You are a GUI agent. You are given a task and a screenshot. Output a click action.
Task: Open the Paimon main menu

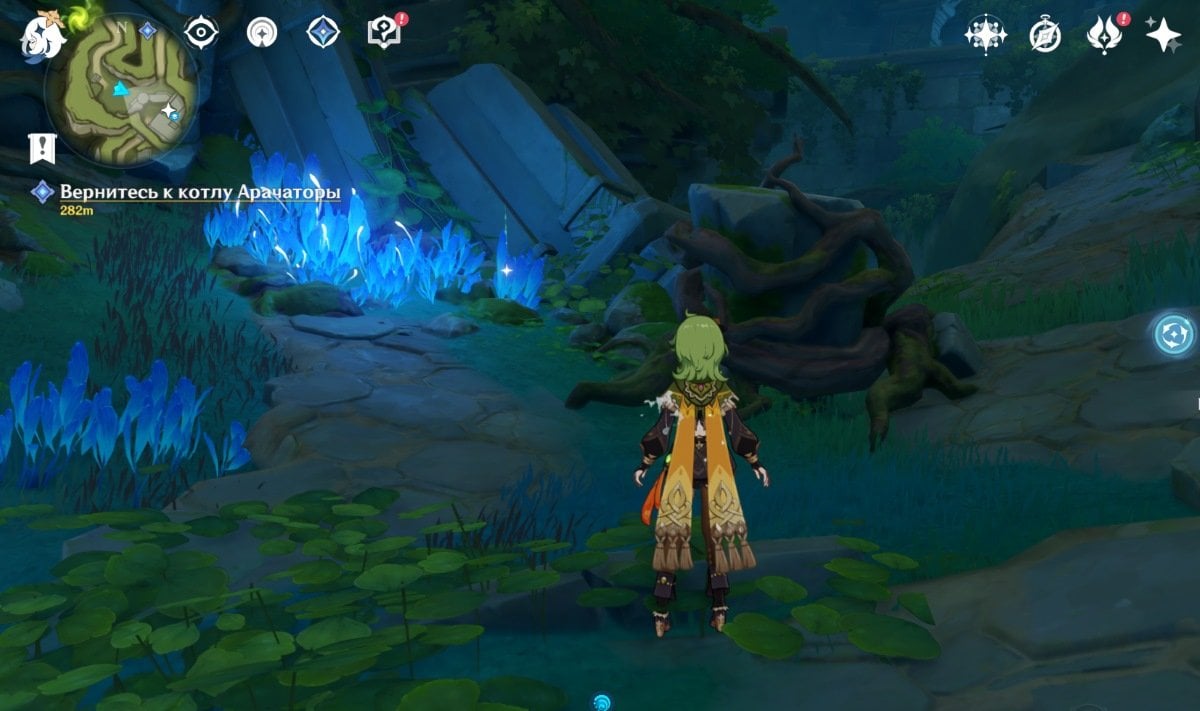(43, 36)
